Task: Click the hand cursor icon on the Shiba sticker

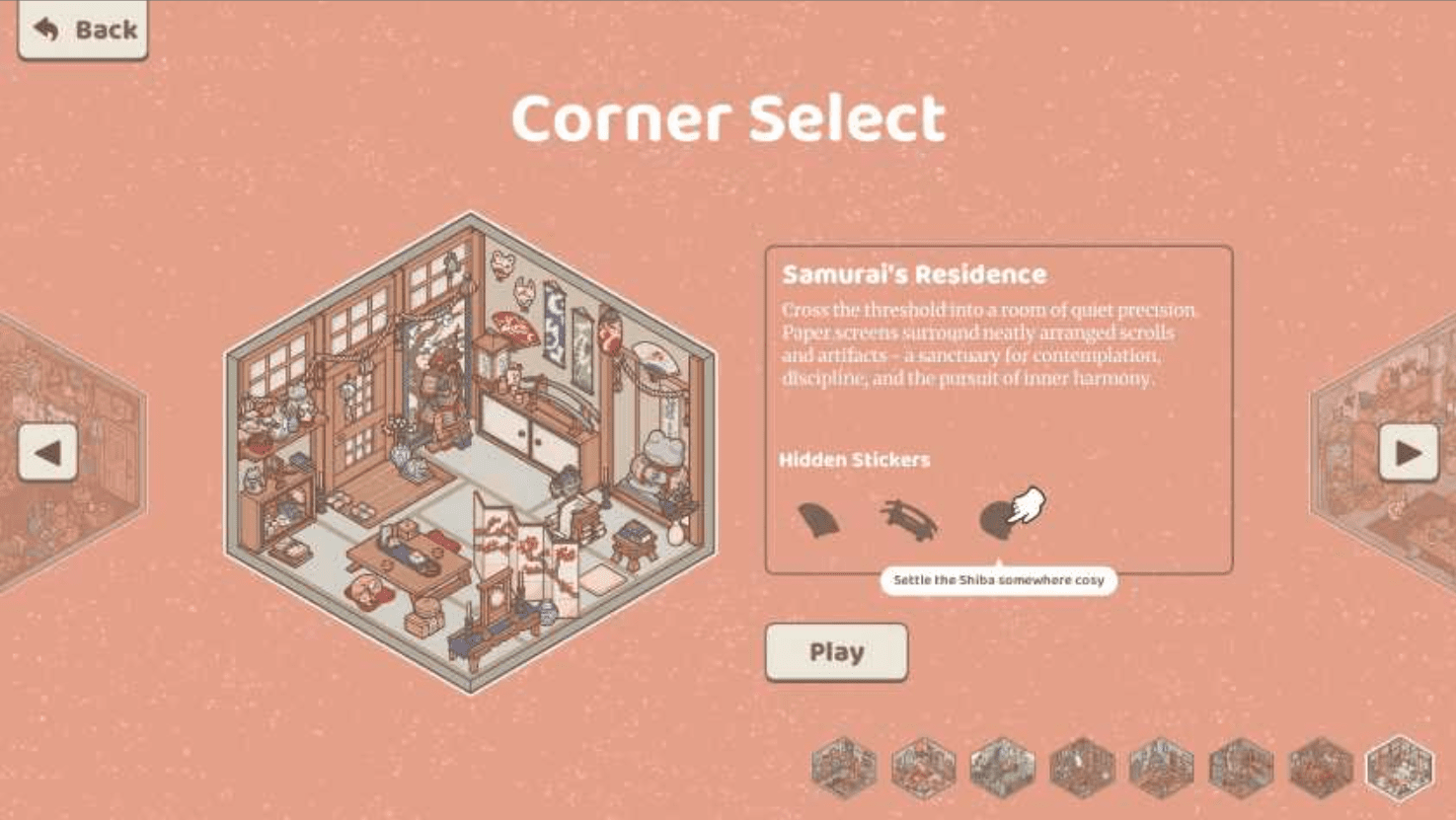Action: [1030, 507]
